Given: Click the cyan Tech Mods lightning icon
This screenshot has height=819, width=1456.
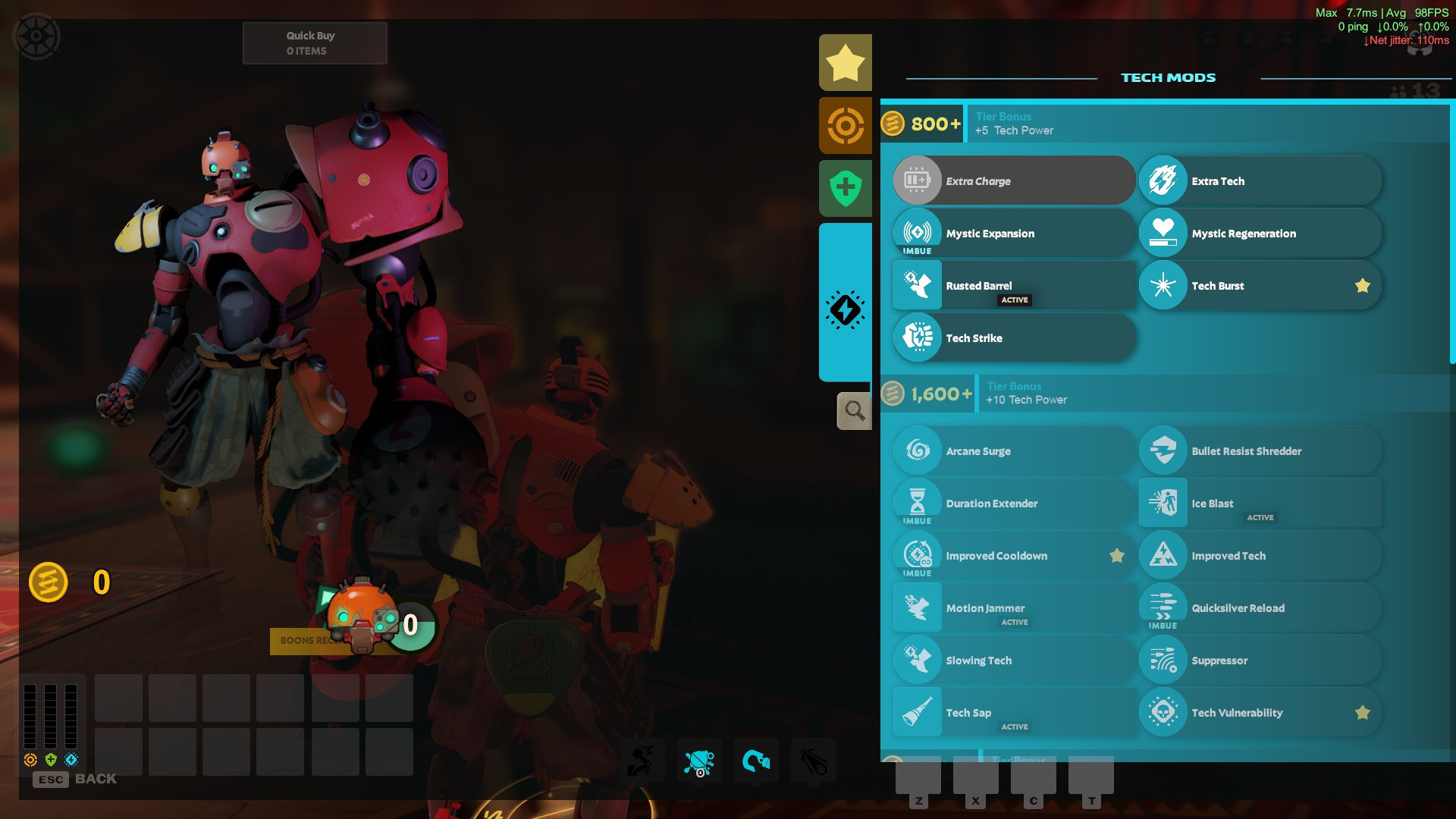Looking at the screenshot, I should click(844, 309).
